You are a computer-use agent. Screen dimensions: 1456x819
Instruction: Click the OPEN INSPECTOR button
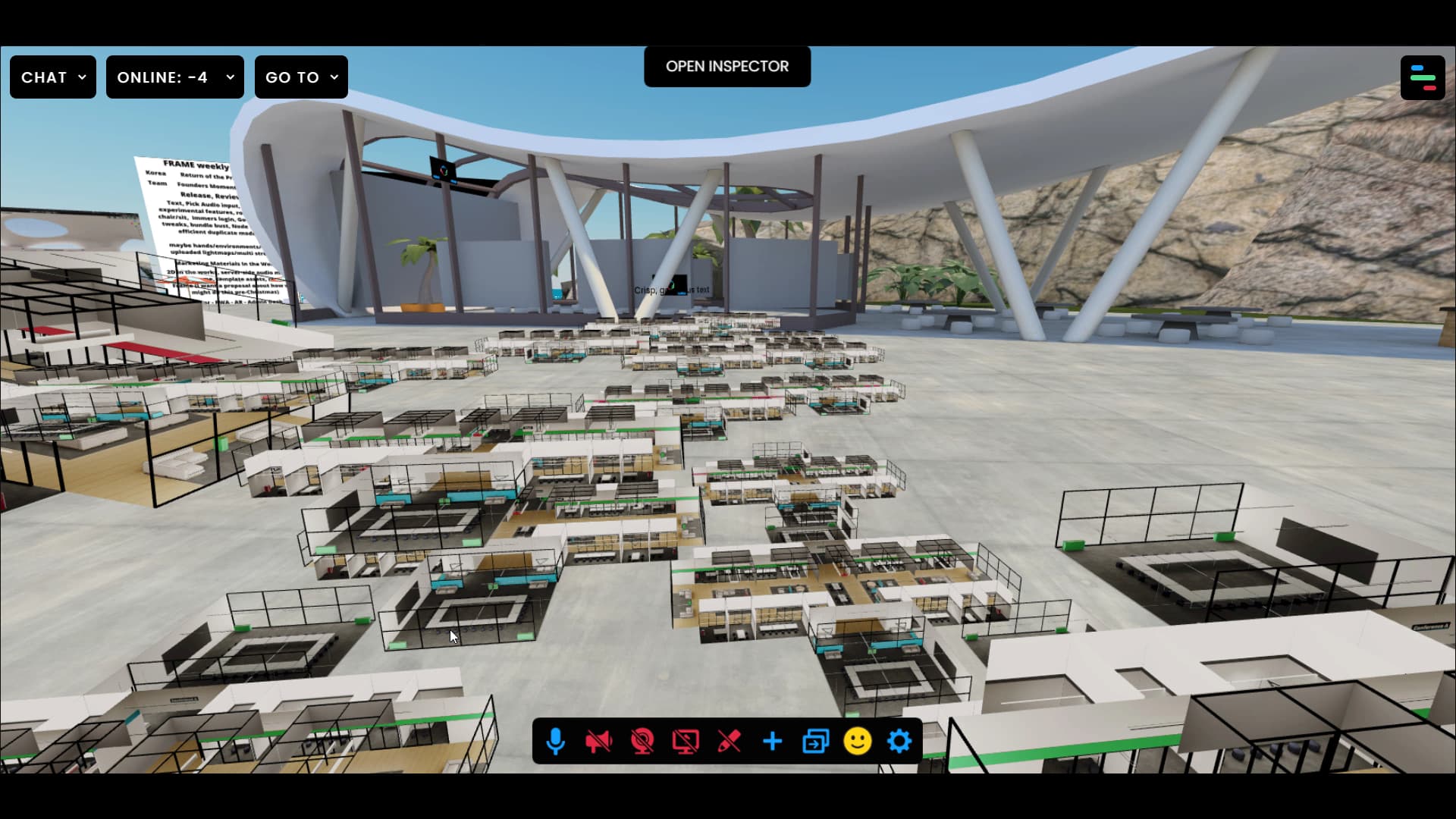726,66
